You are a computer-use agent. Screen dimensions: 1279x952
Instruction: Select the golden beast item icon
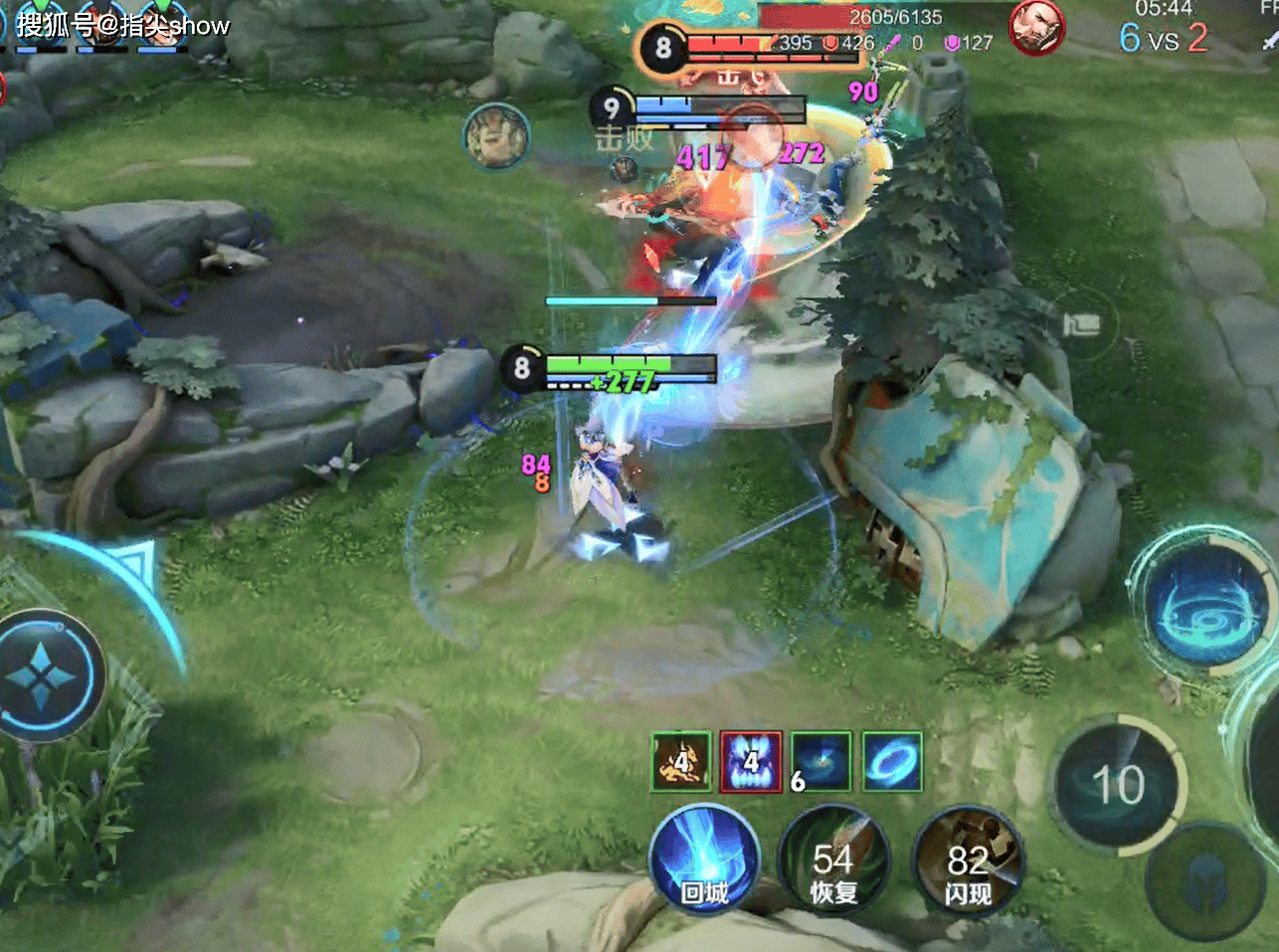click(681, 762)
